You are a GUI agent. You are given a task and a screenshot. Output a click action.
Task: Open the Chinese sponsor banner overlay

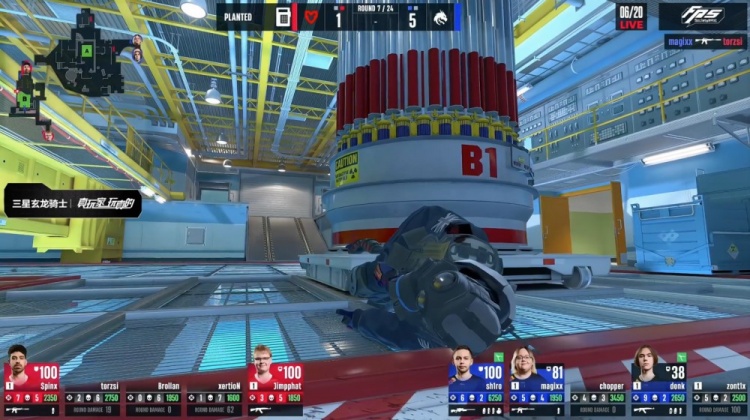72,204
